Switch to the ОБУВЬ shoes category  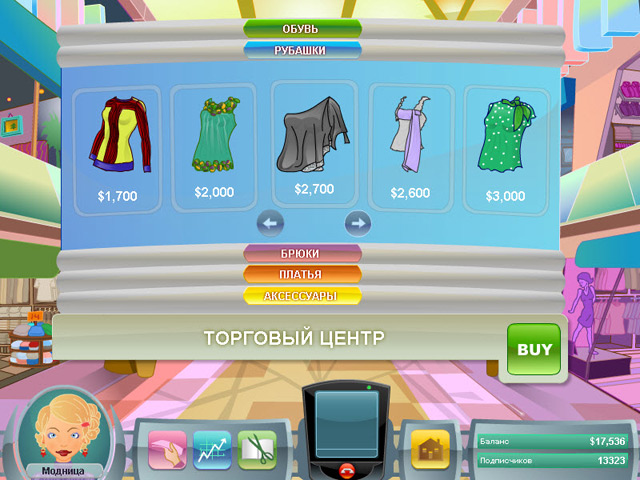point(301,27)
